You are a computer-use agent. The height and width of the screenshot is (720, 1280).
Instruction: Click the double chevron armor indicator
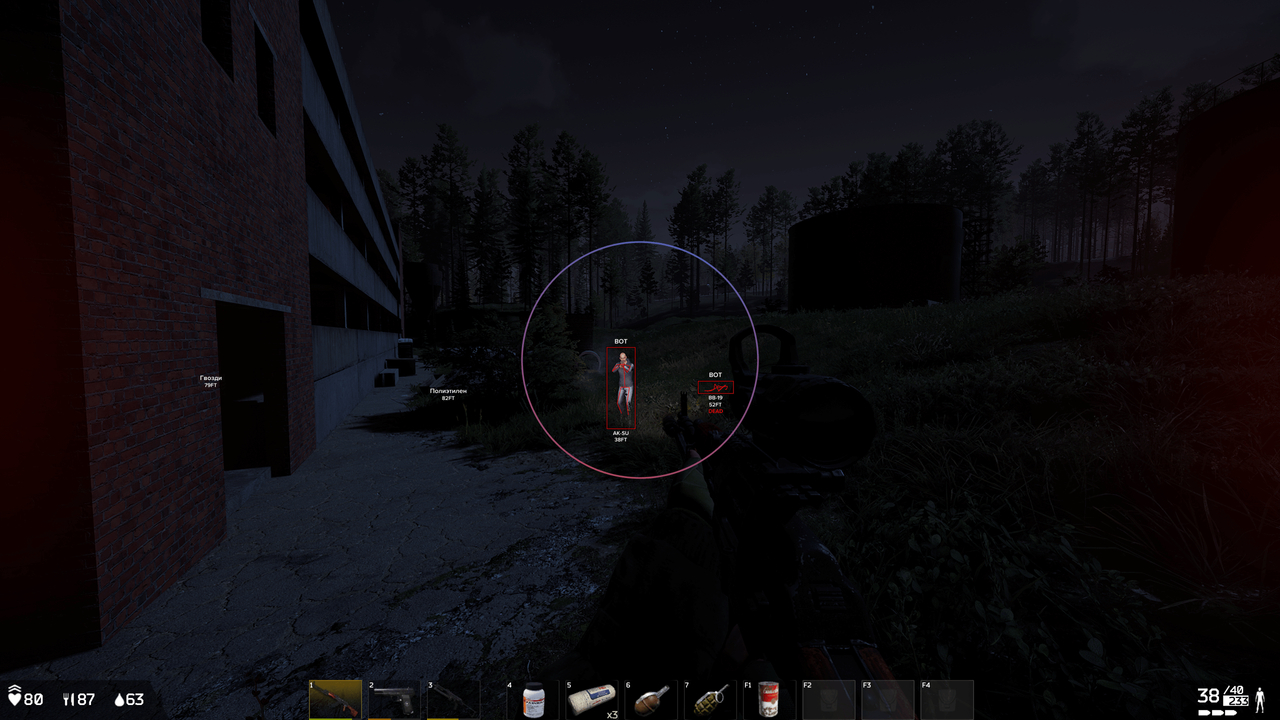pos(14,688)
